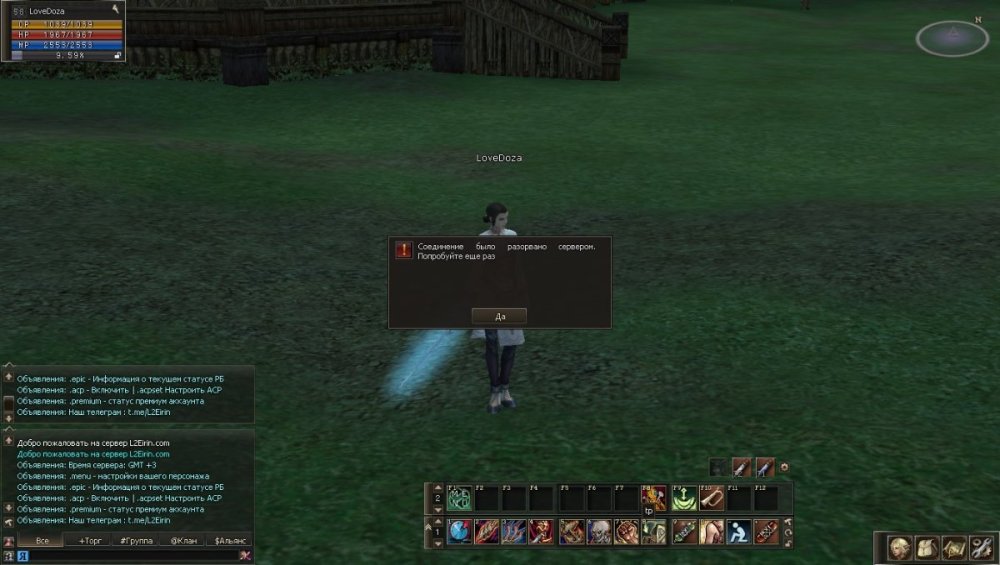This screenshot has width=1000, height=565.
Task: Use the tp macro in F8 slot
Action: pos(654,498)
